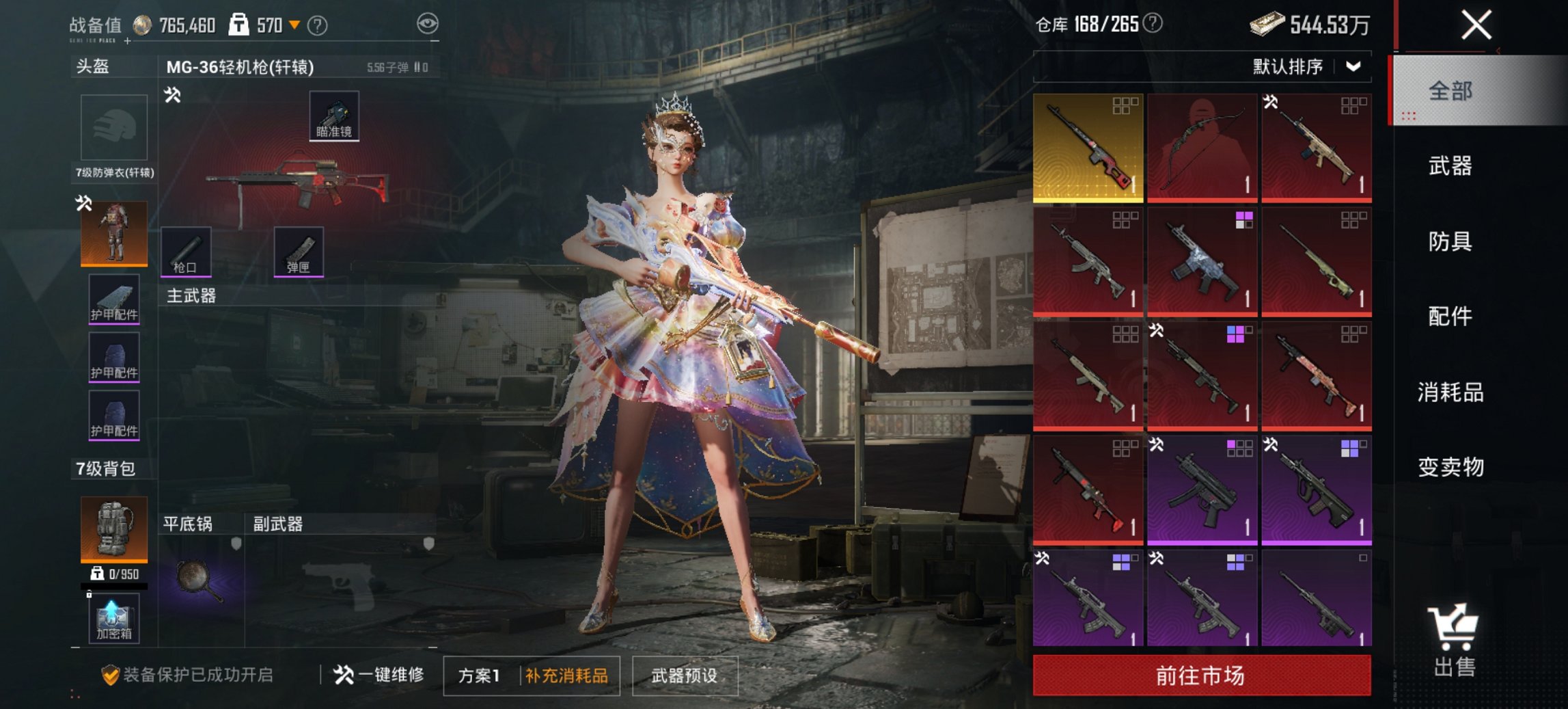Viewport: 1568px width, 709px height.
Task: Switch to the 武器 category tab
Action: (1450, 166)
